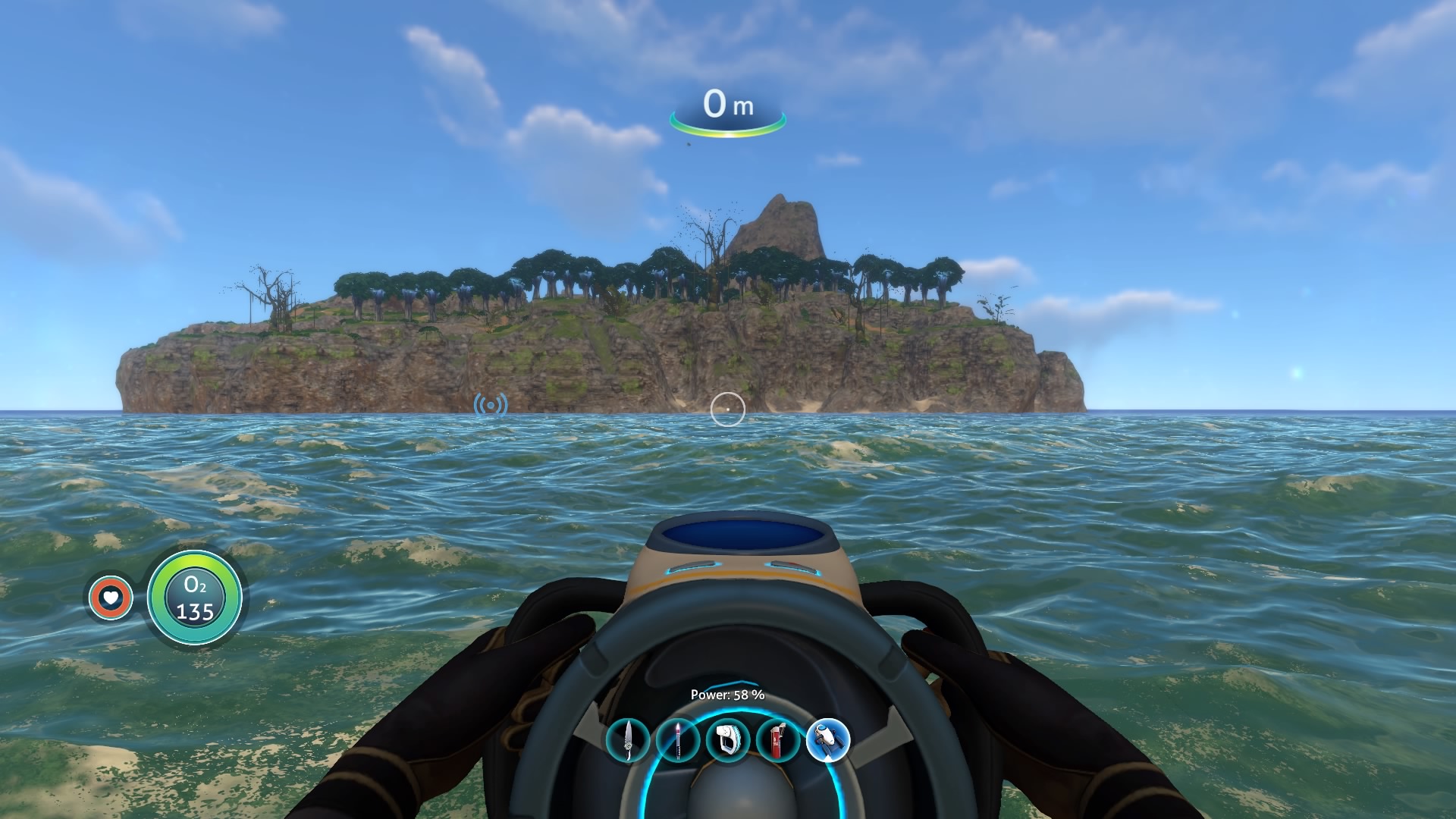This screenshot has width=1456, height=819.
Task: Click the center crosshair reticle
Action: pos(728,409)
